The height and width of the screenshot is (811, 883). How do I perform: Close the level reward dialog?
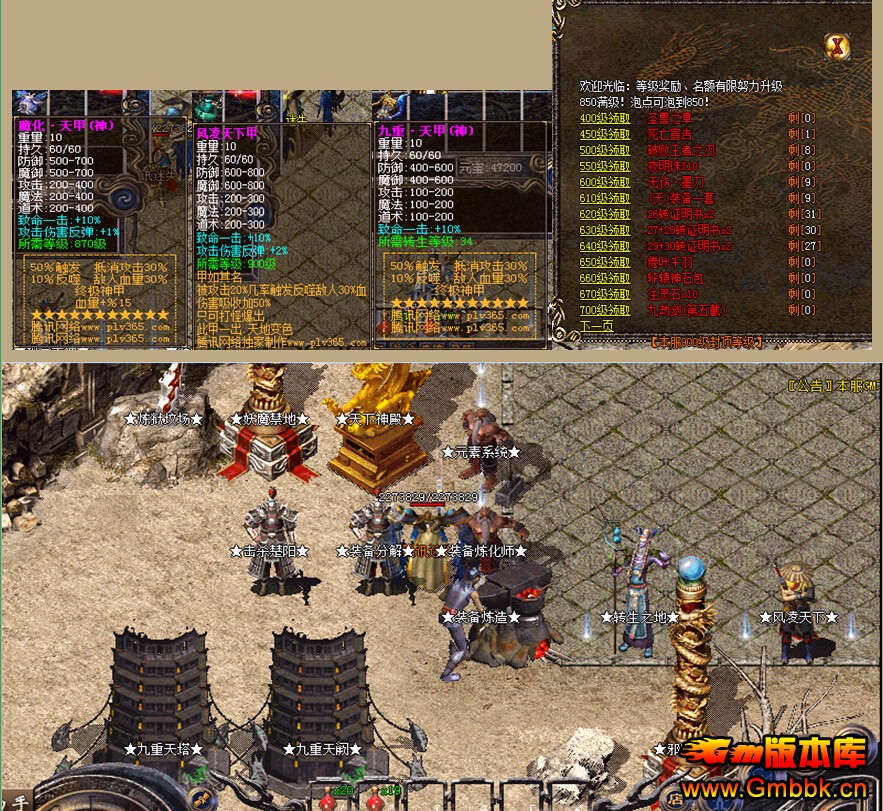838,45
